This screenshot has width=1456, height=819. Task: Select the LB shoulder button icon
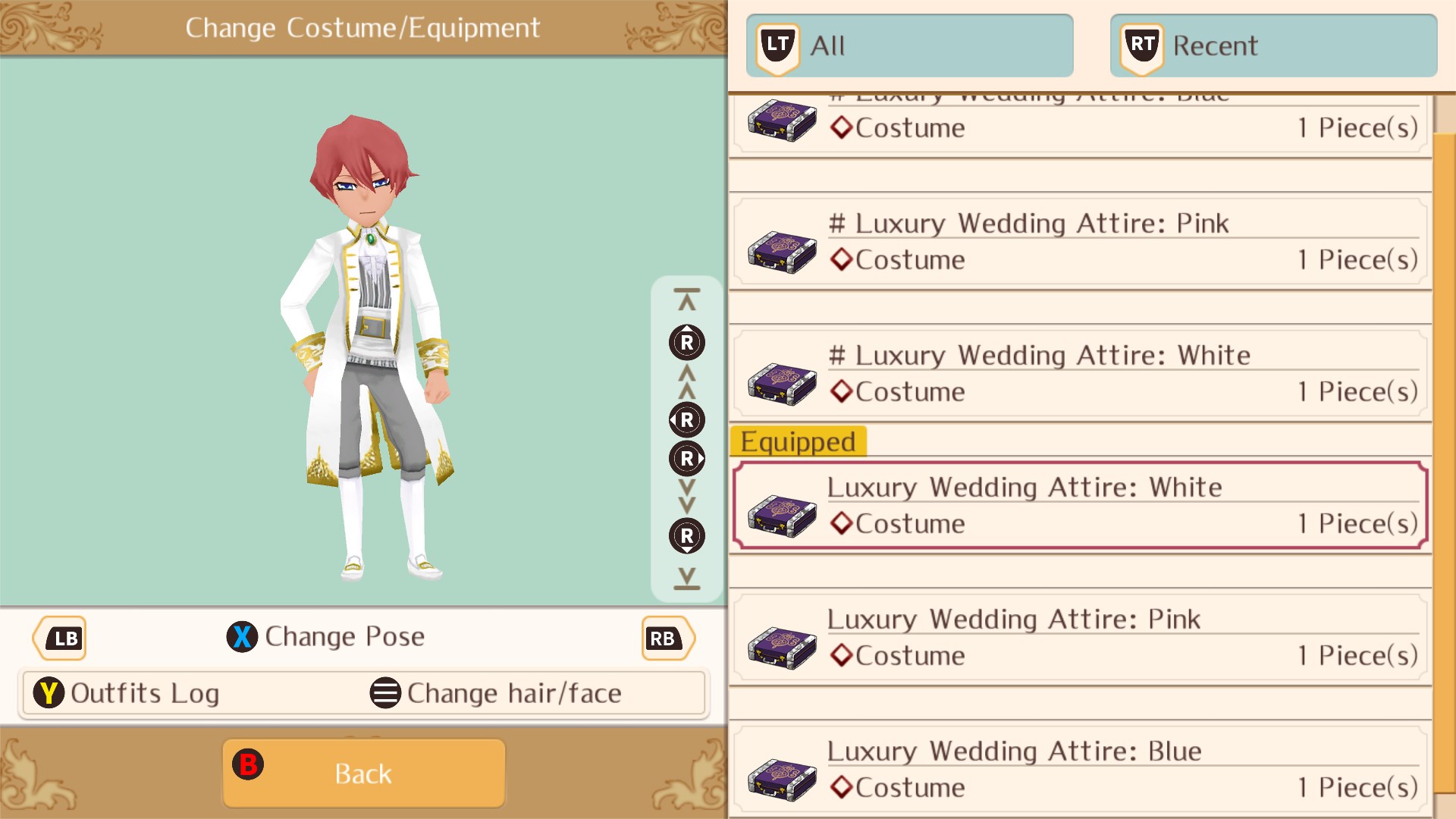(x=59, y=638)
